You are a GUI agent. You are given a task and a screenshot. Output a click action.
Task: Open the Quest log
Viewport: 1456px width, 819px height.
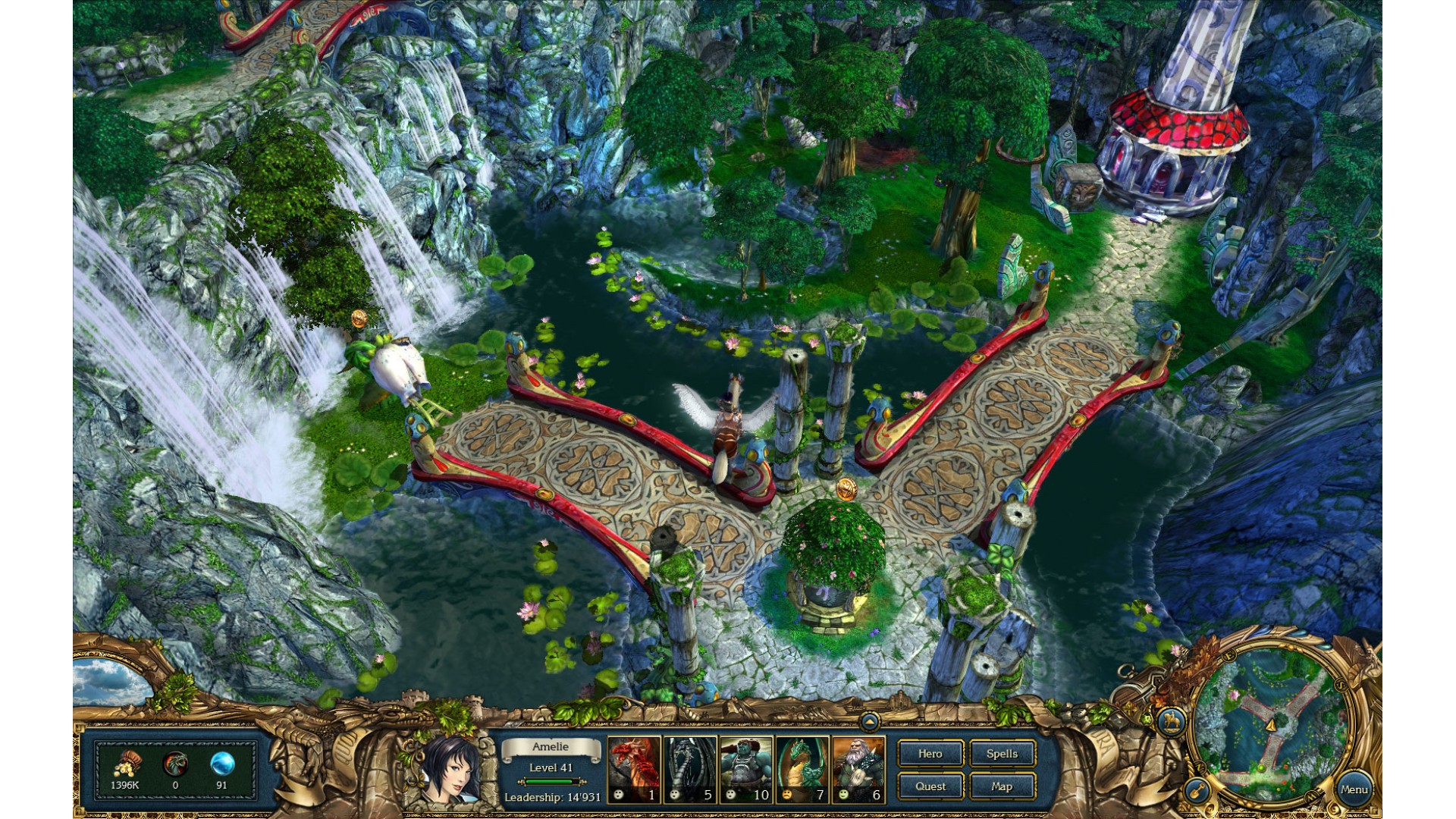pyautogui.click(x=930, y=786)
